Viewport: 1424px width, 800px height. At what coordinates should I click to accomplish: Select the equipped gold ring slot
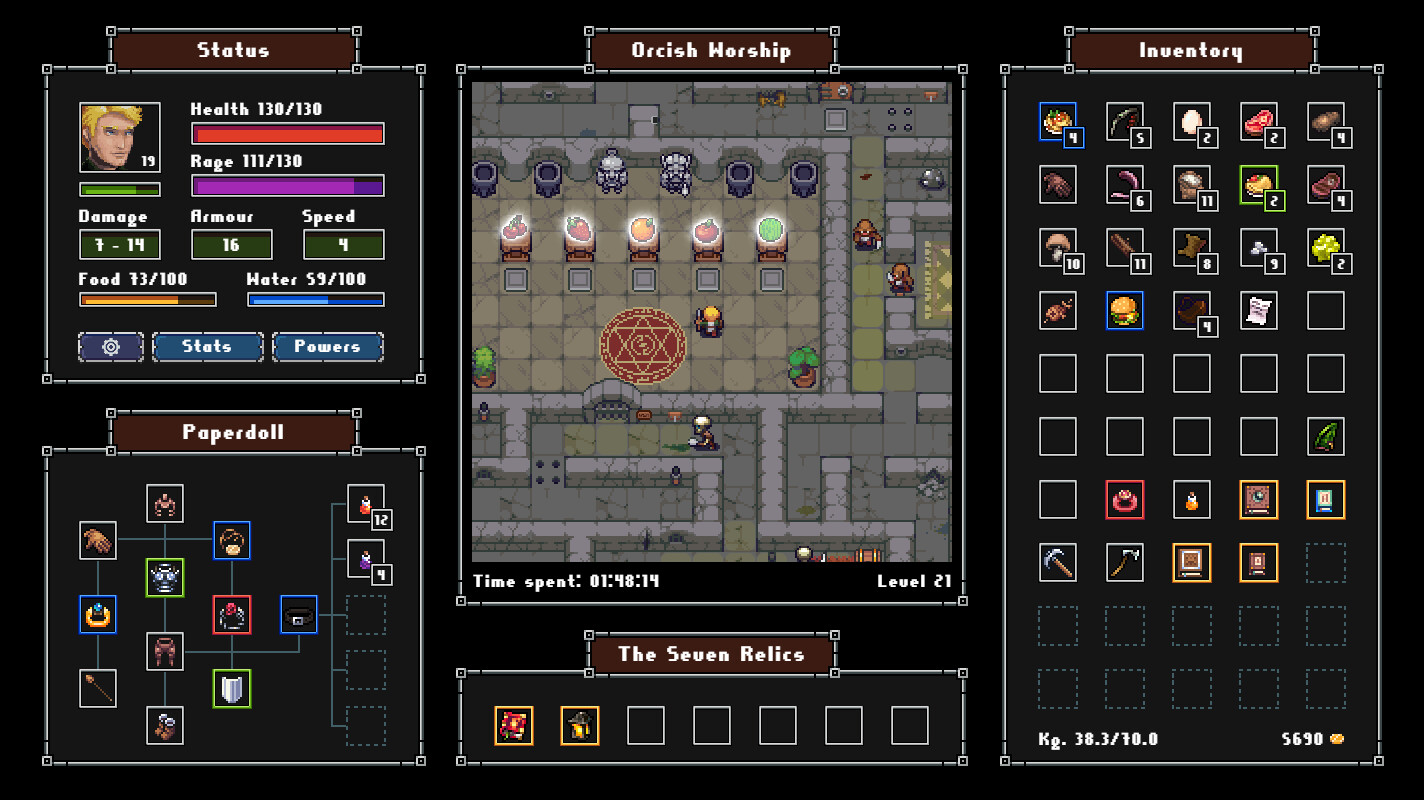pos(98,614)
